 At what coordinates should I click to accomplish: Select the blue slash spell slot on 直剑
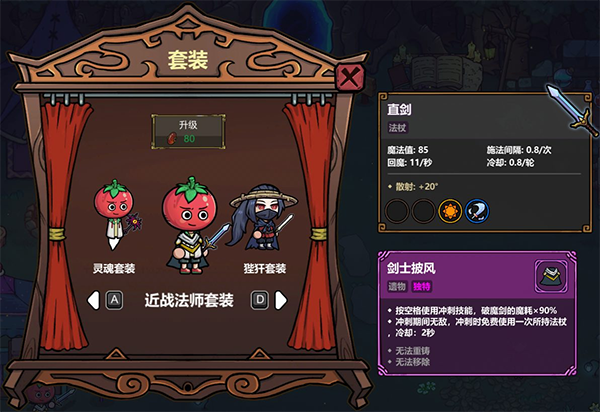(478, 212)
